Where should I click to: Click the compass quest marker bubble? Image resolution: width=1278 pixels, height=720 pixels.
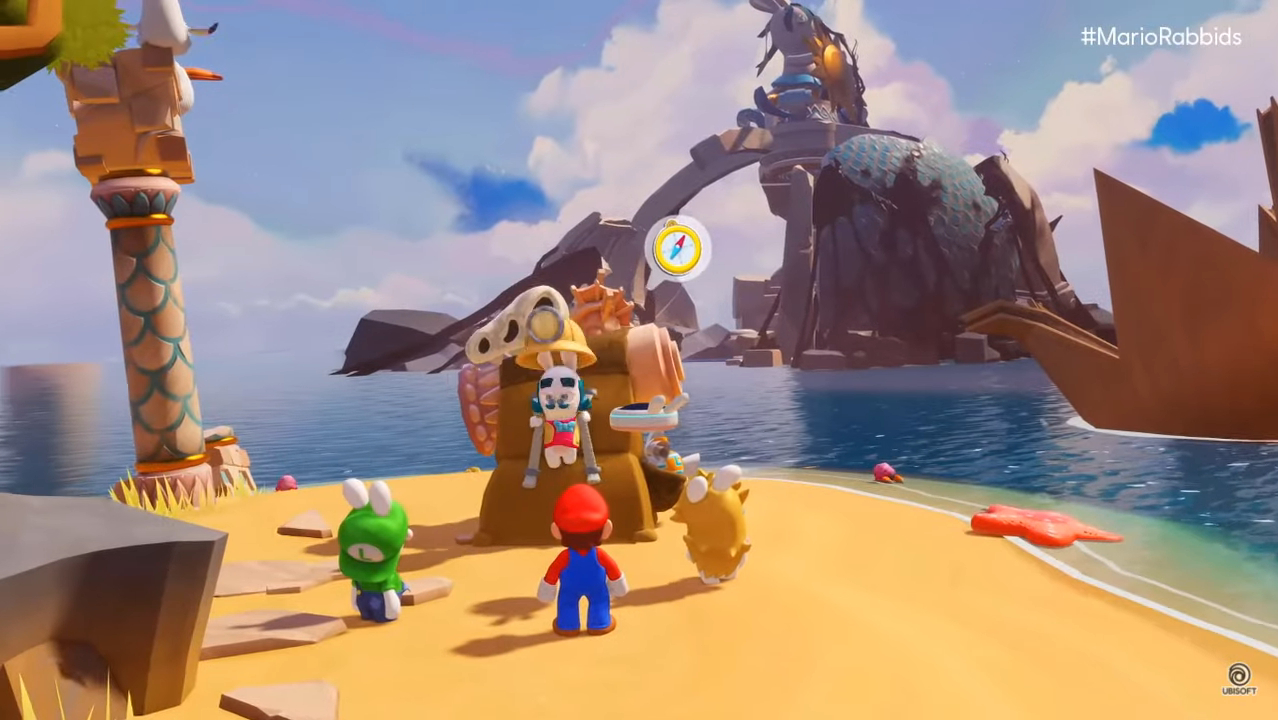[677, 248]
